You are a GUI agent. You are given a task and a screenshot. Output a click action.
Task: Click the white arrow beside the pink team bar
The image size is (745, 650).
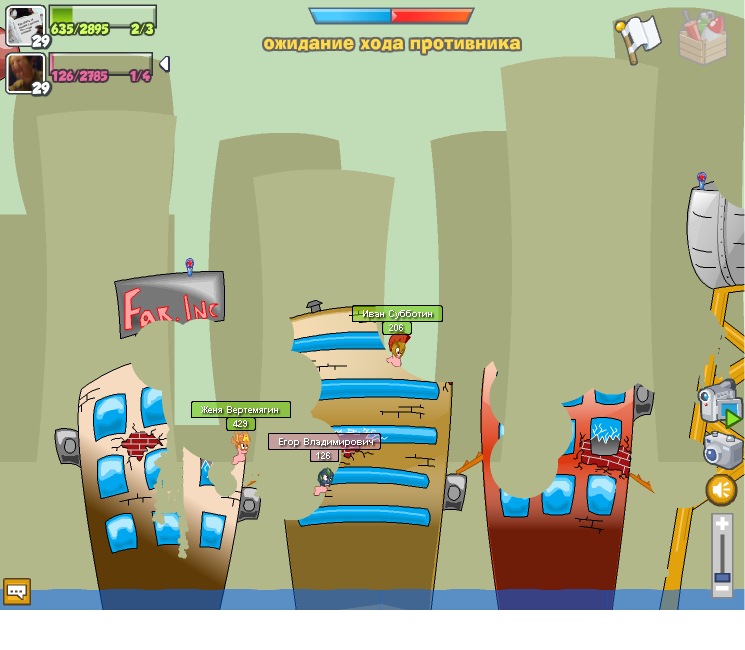[164, 64]
